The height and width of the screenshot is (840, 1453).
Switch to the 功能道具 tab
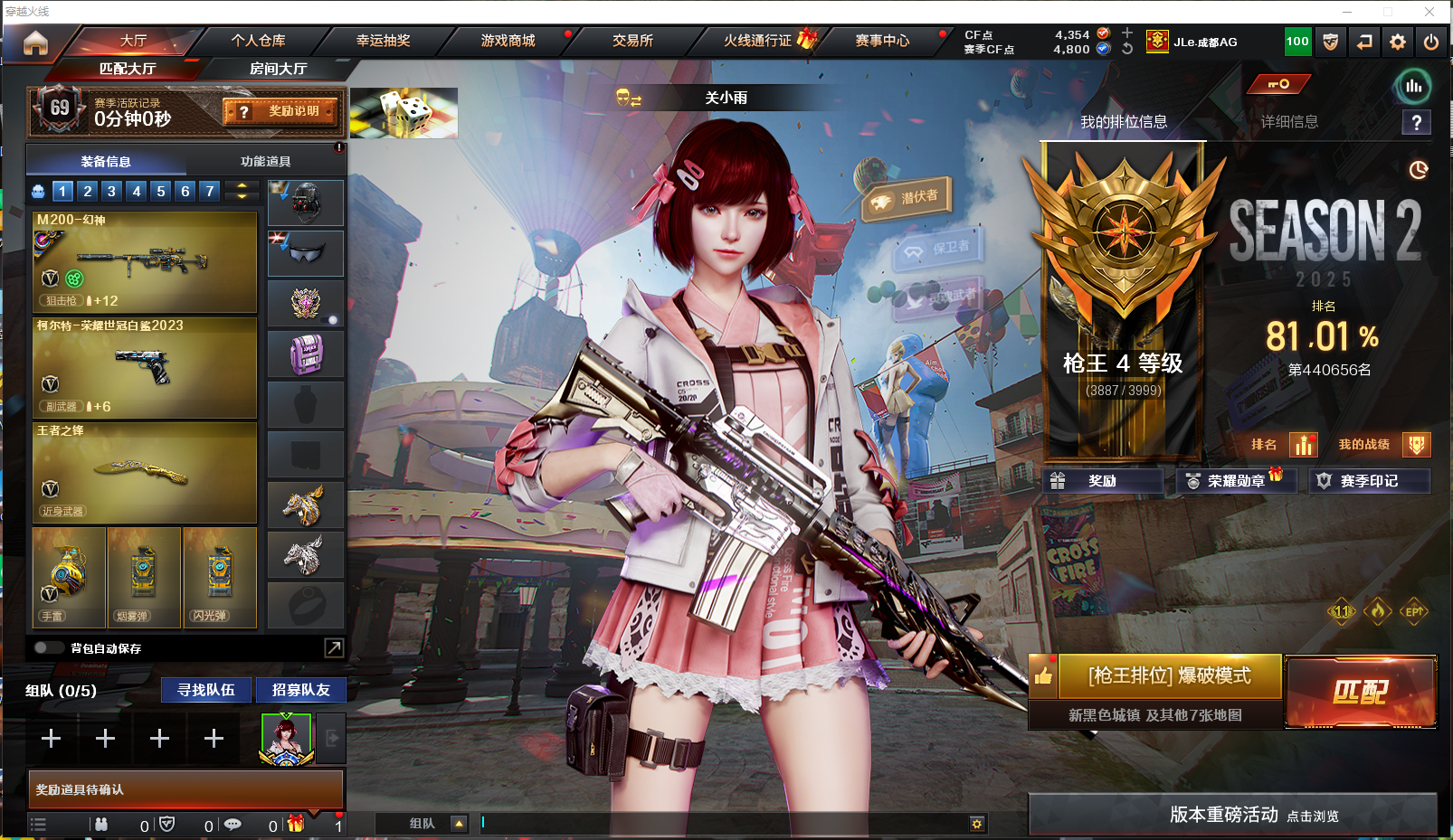(x=265, y=162)
